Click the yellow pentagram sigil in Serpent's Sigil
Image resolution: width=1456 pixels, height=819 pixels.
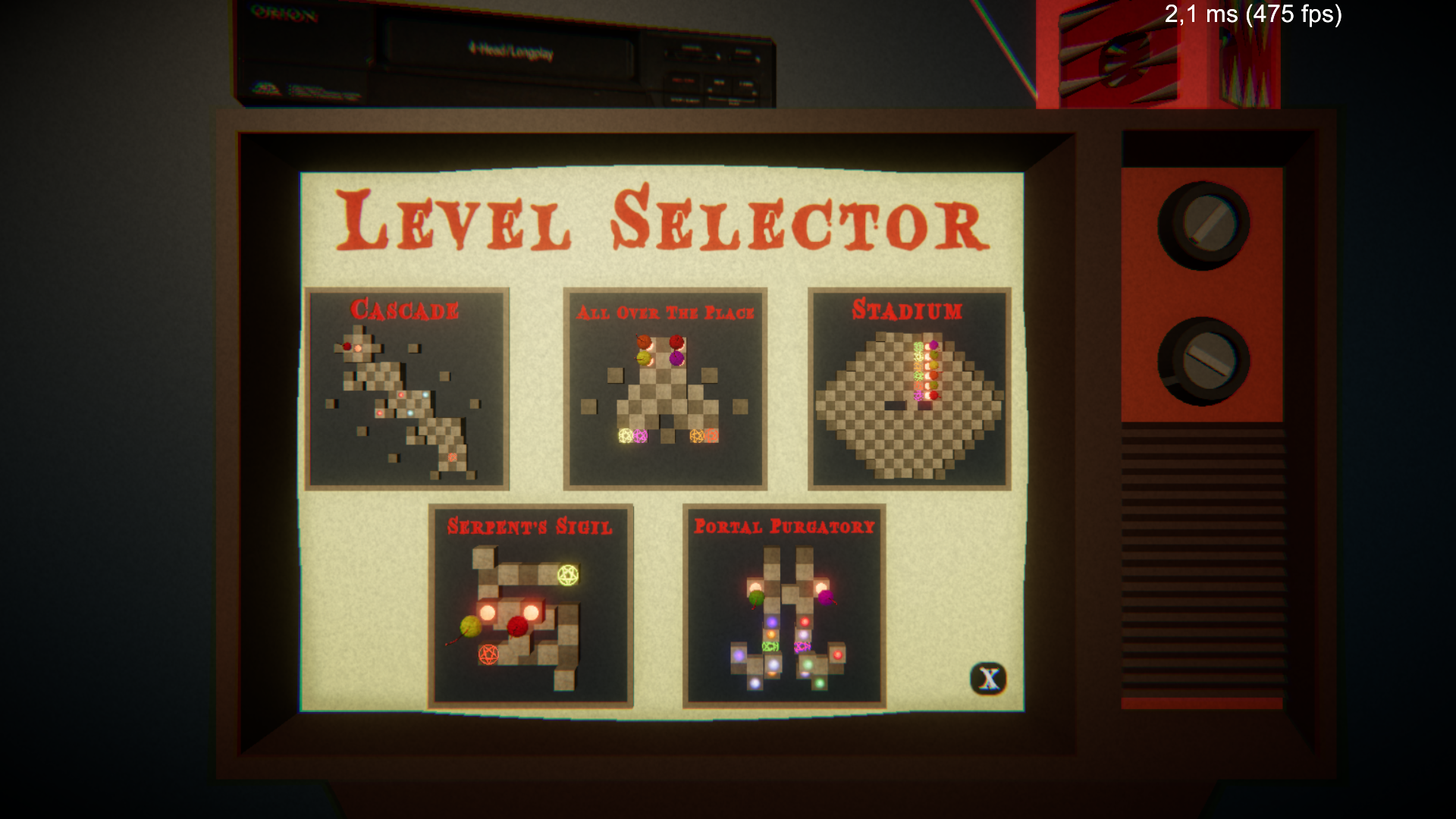tap(568, 574)
